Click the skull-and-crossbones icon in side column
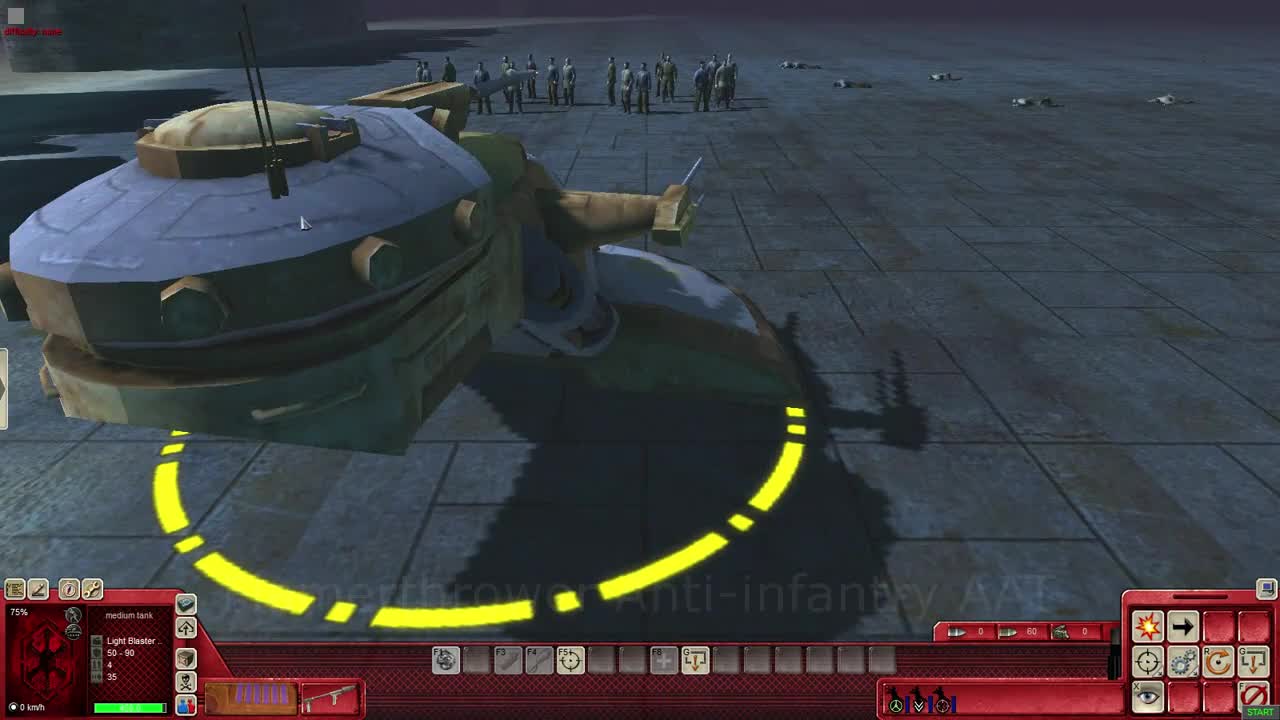 coord(184,681)
